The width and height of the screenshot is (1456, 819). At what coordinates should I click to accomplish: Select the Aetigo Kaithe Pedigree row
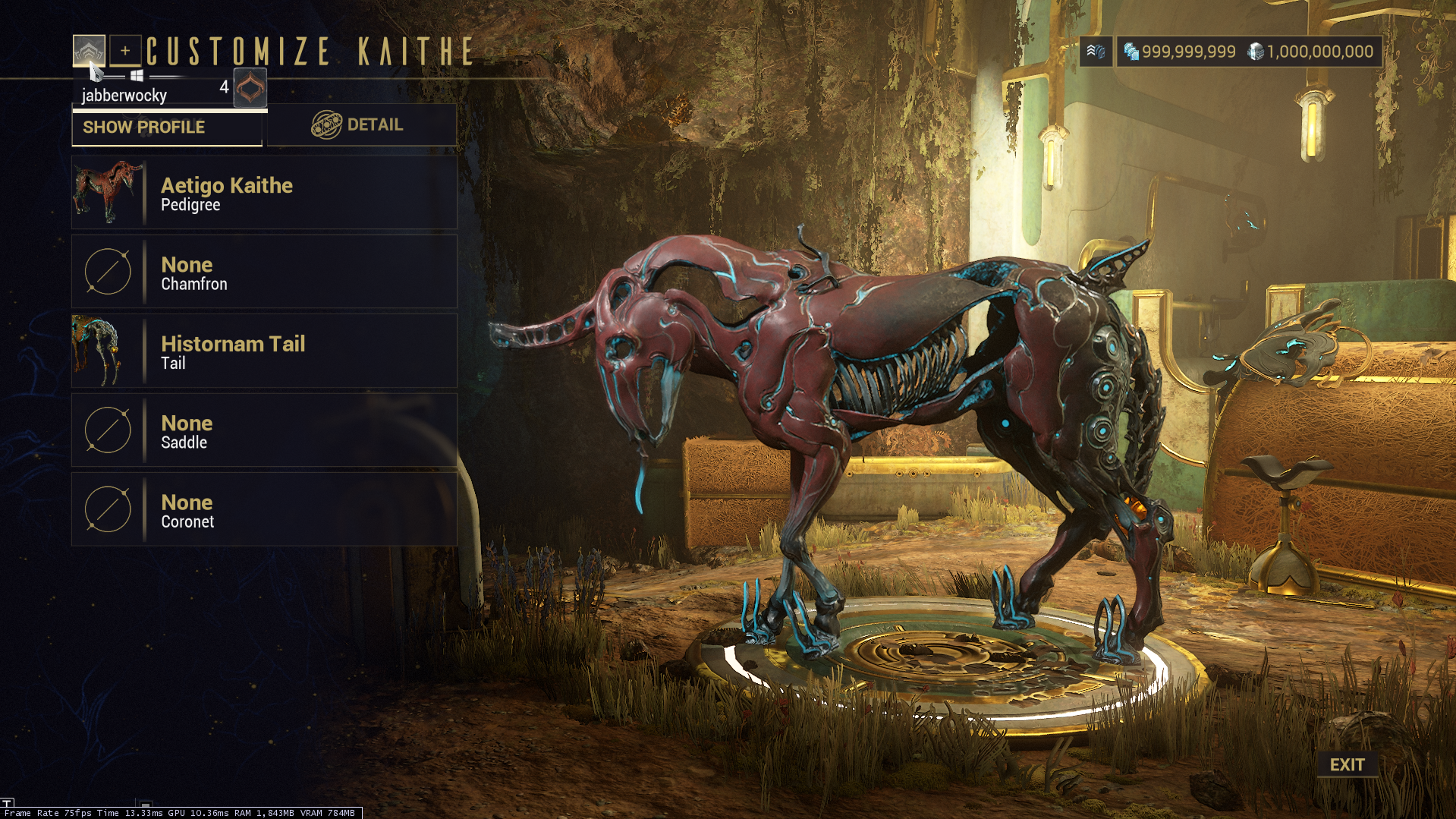(x=264, y=193)
